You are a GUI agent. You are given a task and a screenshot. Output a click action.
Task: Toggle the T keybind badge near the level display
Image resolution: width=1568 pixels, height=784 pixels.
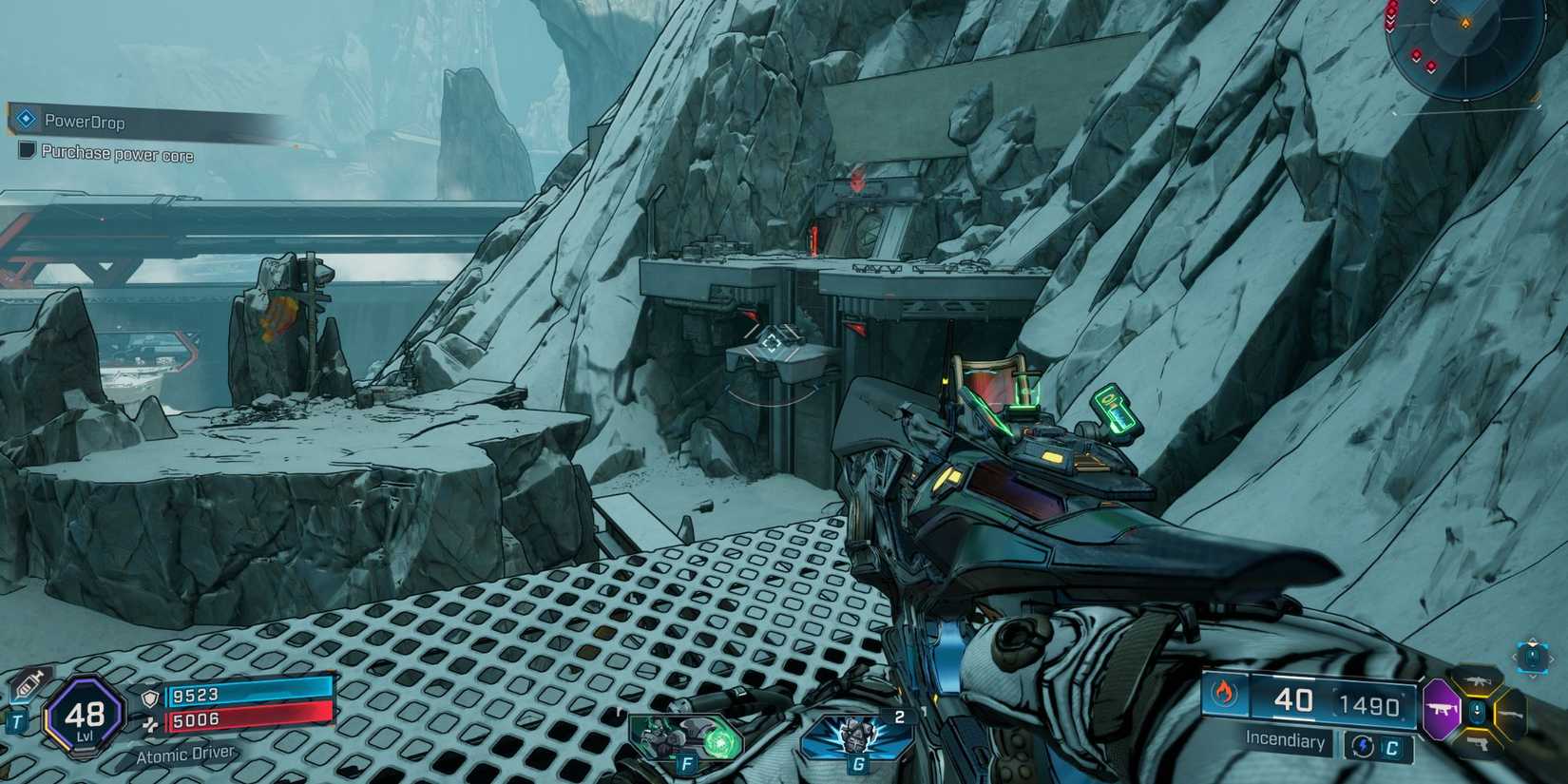[x=17, y=720]
